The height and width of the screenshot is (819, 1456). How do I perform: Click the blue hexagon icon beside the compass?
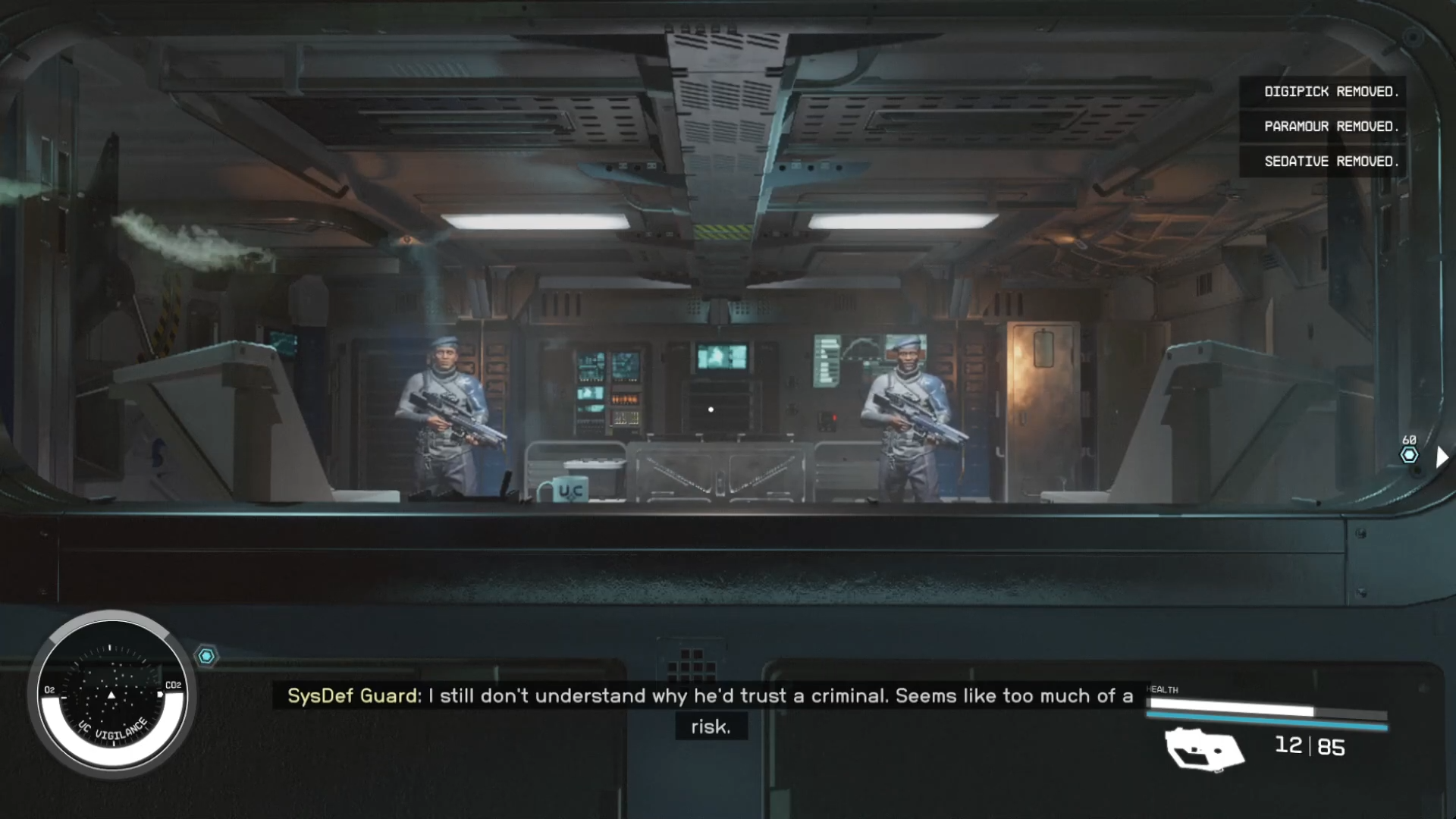206,656
